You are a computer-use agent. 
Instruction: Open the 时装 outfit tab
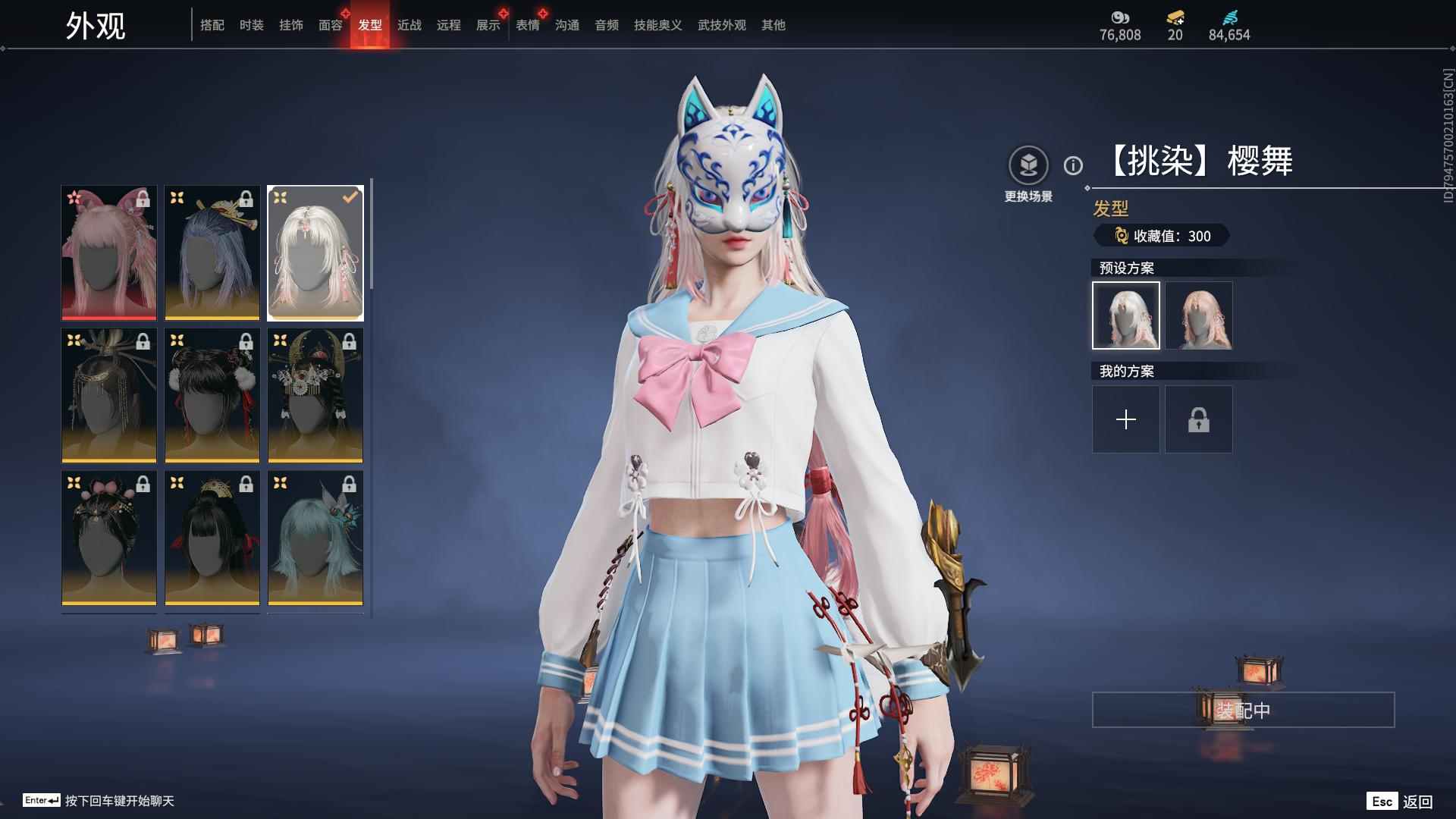coord(251,25)
